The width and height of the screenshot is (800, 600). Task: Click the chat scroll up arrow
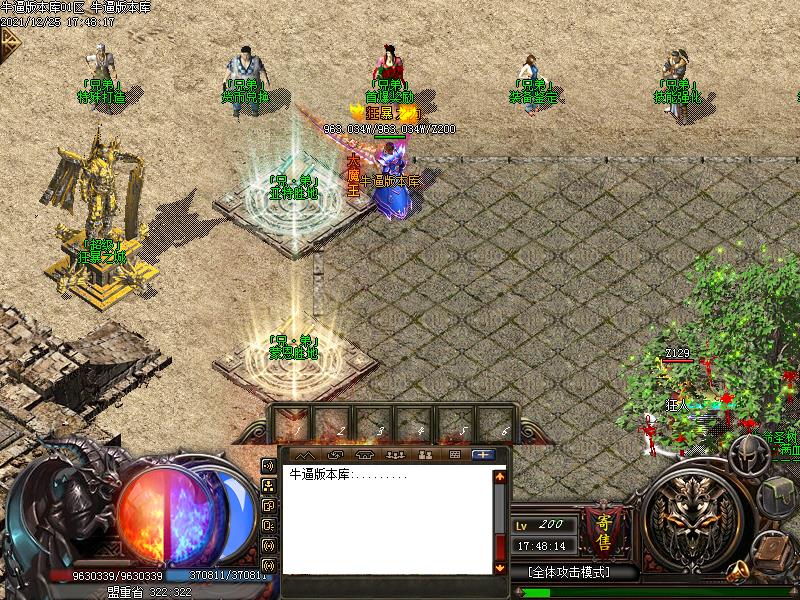(x=500, y=477)
